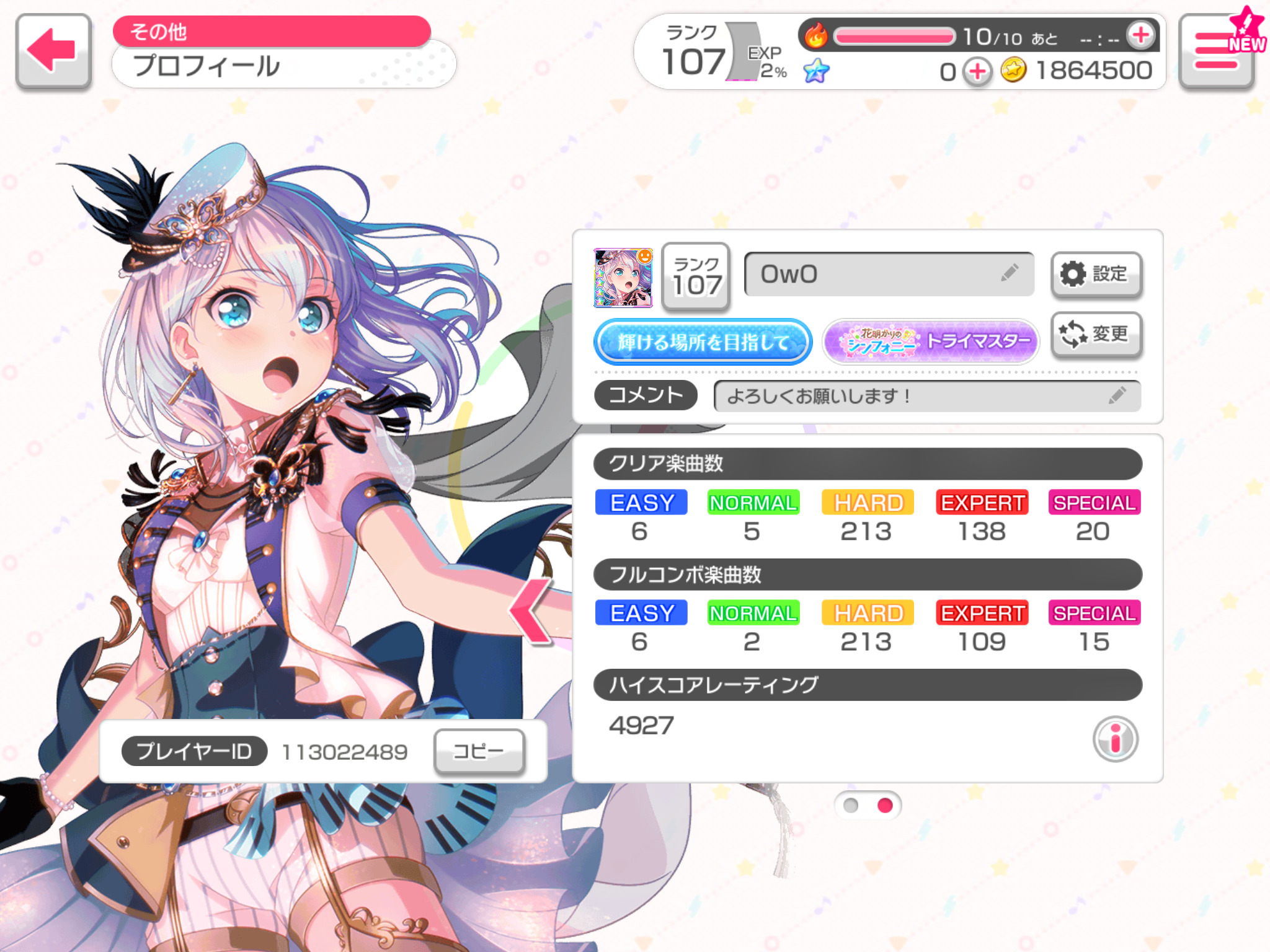Edit the comment text field
Image resolution: width=1270 pixels, height=952 pixels.
click(926, 396)
